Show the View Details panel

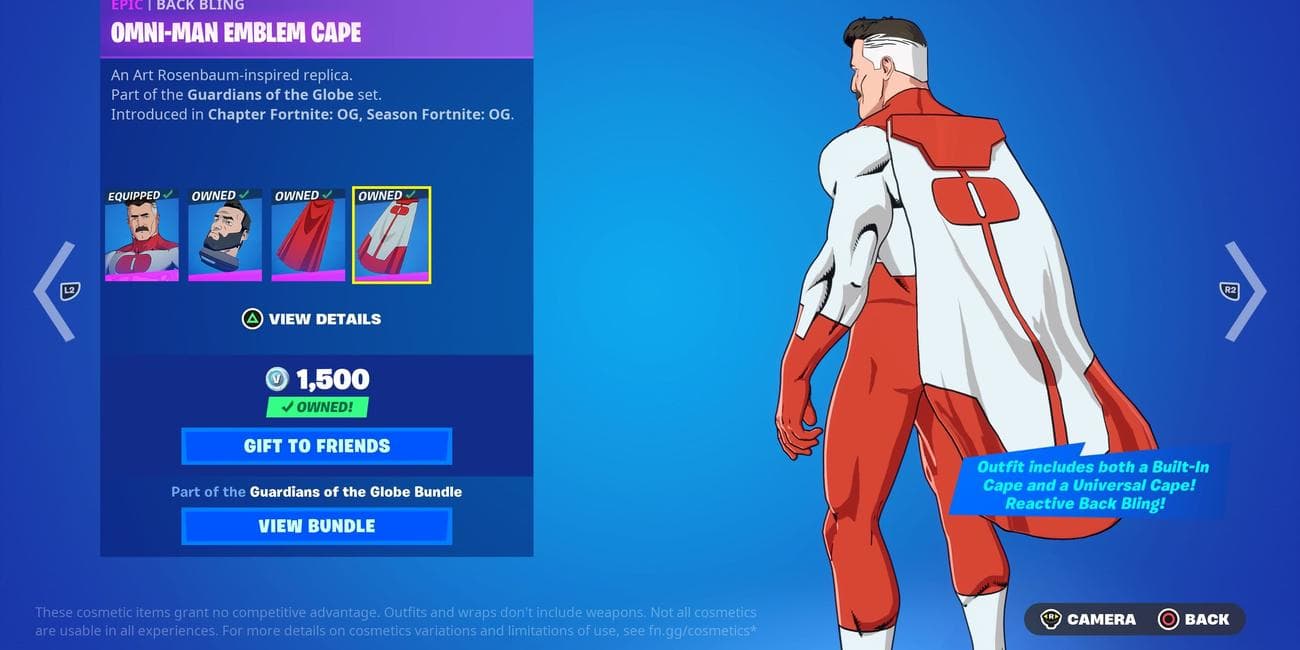(x=312, y=319)
